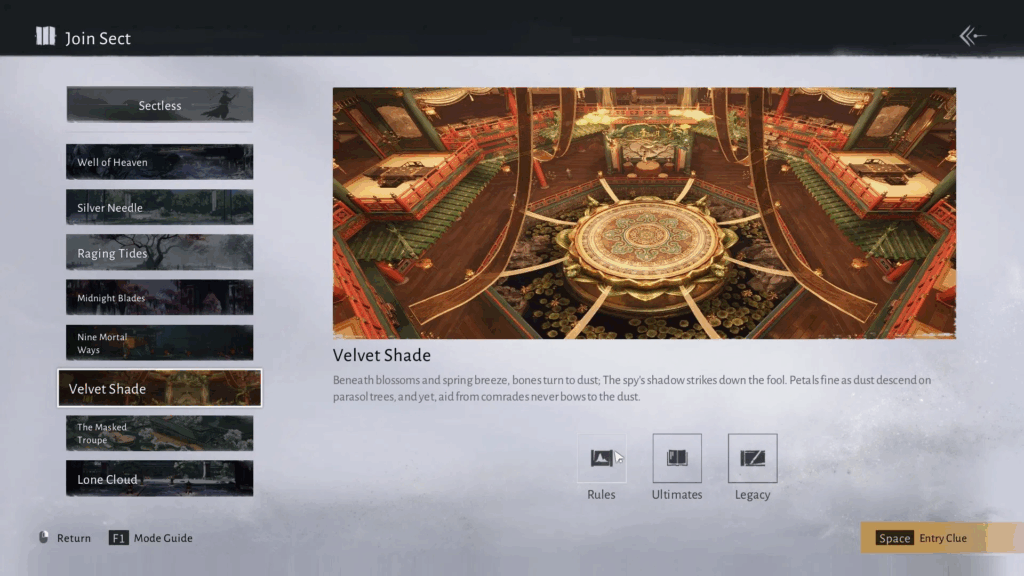The image size is (1024, 576).
Task: Go back using the top-right arrow
Action: pos(972,37)
